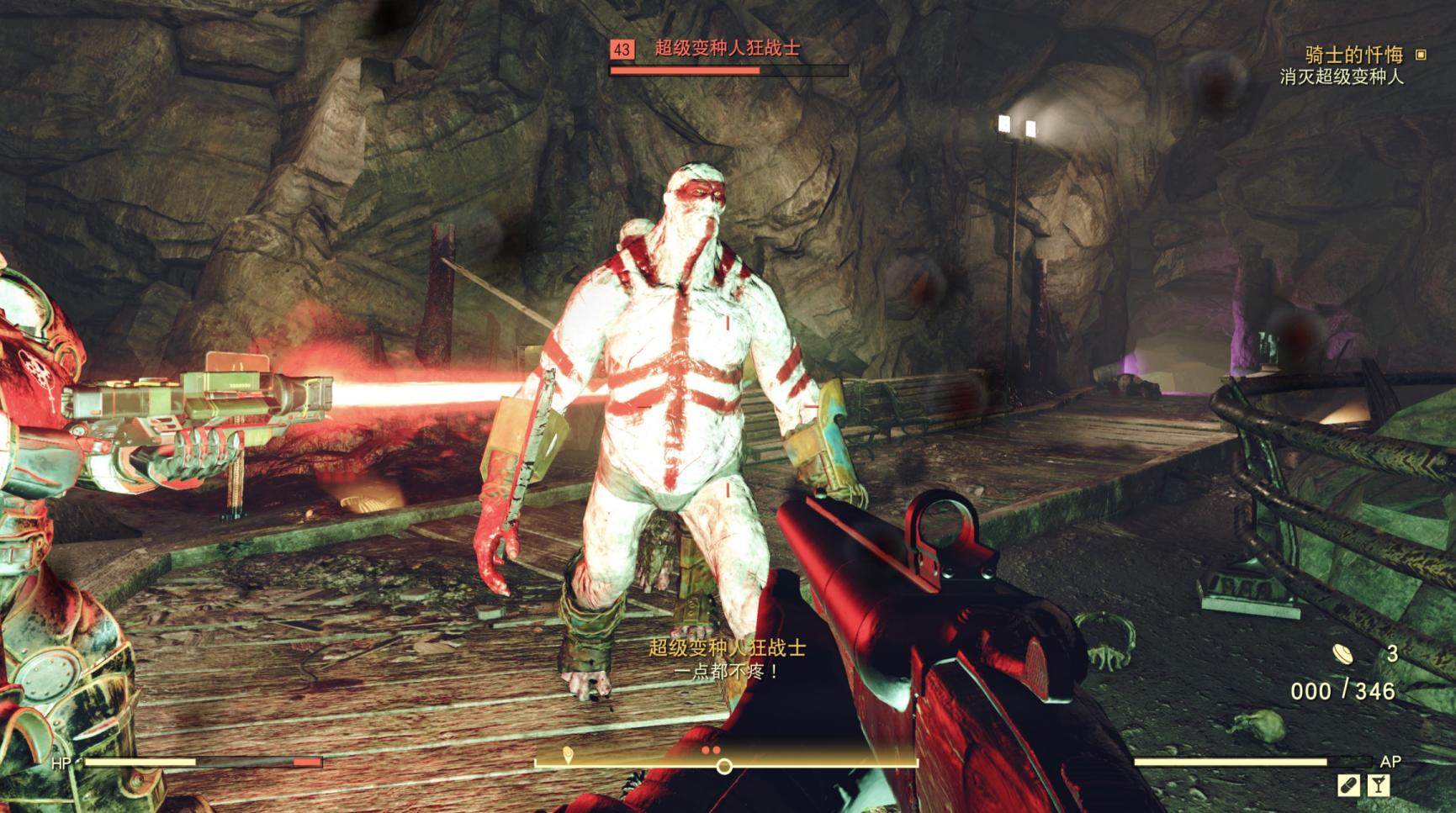Select the pill chem status icon
The width and height of the screenshot is (1456, 813).
(1347, 785)
